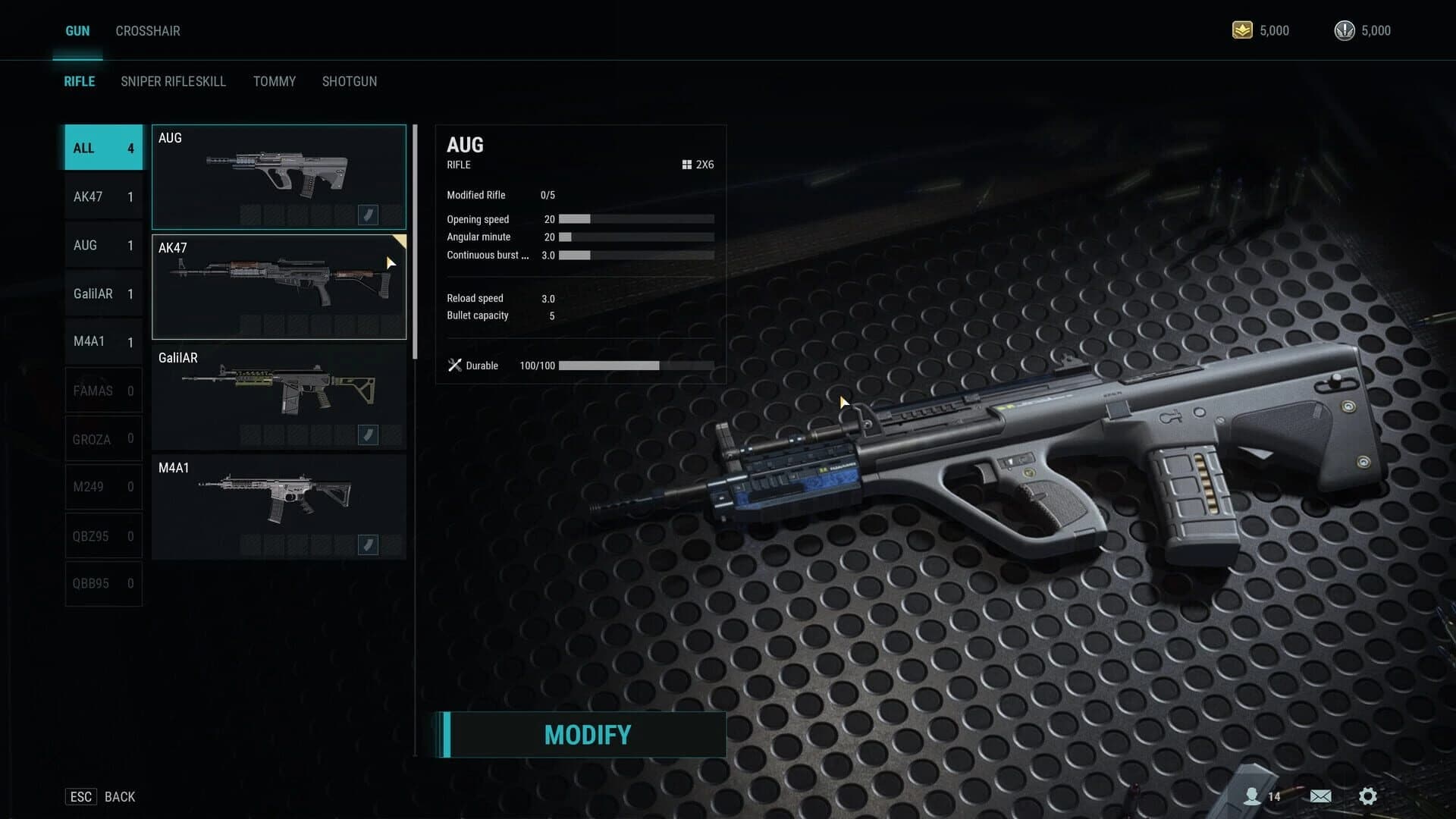Image resolution: width=1456 pixels, height=819 pixels.
Task: Click the gold badge currency icon
Action: coord(1242,30)
